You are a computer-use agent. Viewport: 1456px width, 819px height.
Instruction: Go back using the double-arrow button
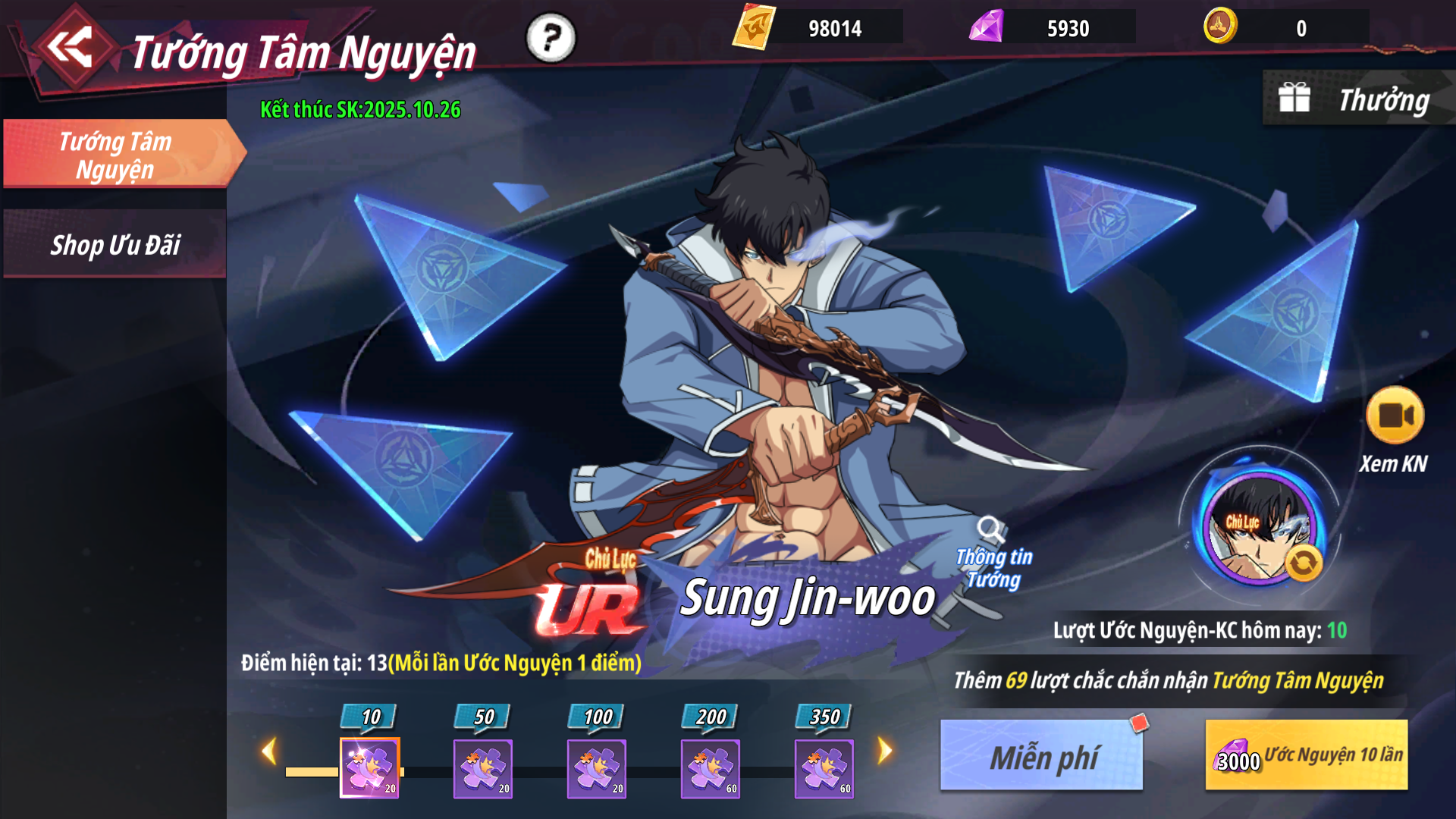click(x=71, y=47)
